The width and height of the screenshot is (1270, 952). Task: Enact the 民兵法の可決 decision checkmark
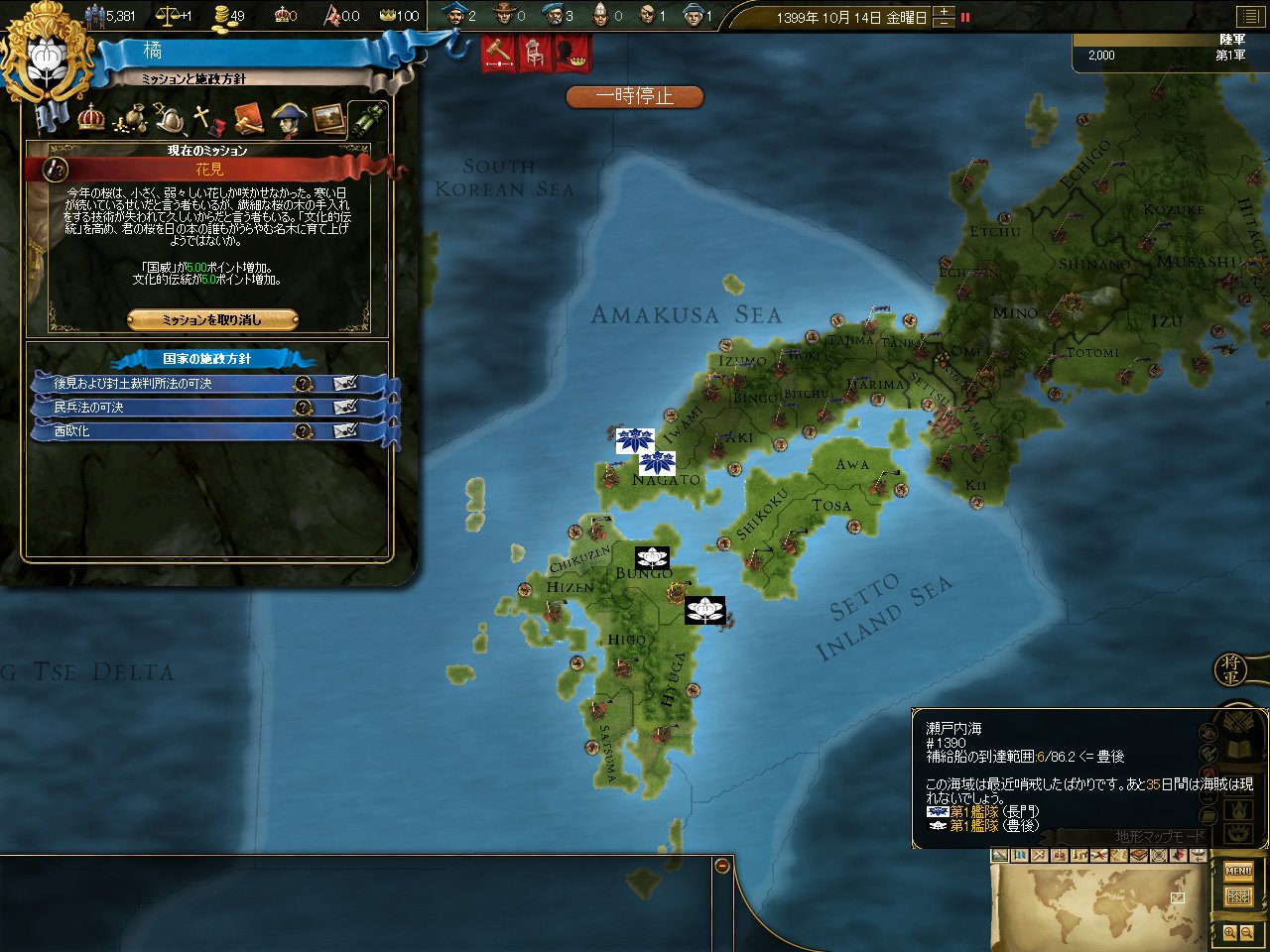pyautogui.click(x=345, y=408)
